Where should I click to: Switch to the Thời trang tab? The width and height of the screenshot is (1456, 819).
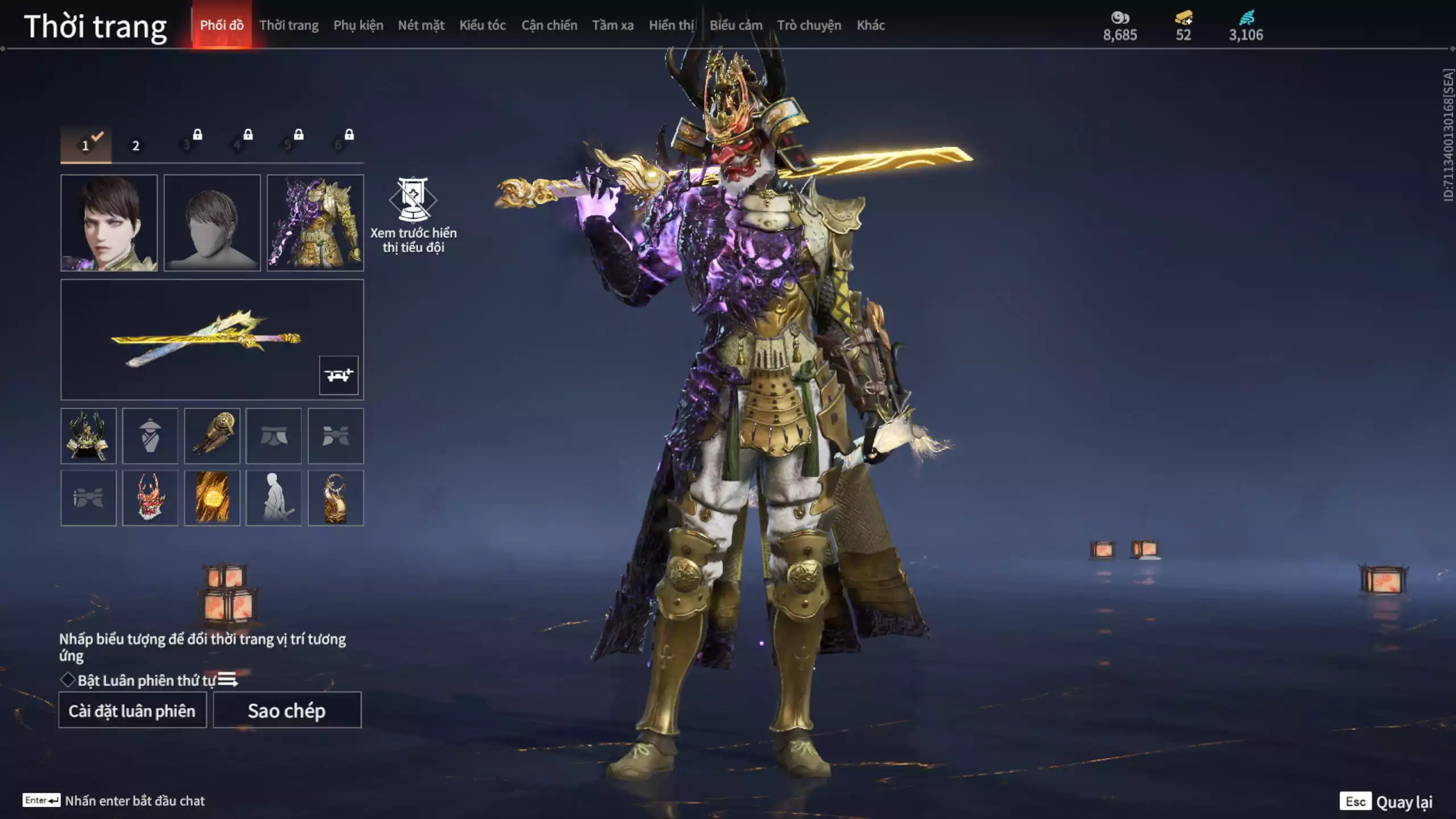[288, 25]
